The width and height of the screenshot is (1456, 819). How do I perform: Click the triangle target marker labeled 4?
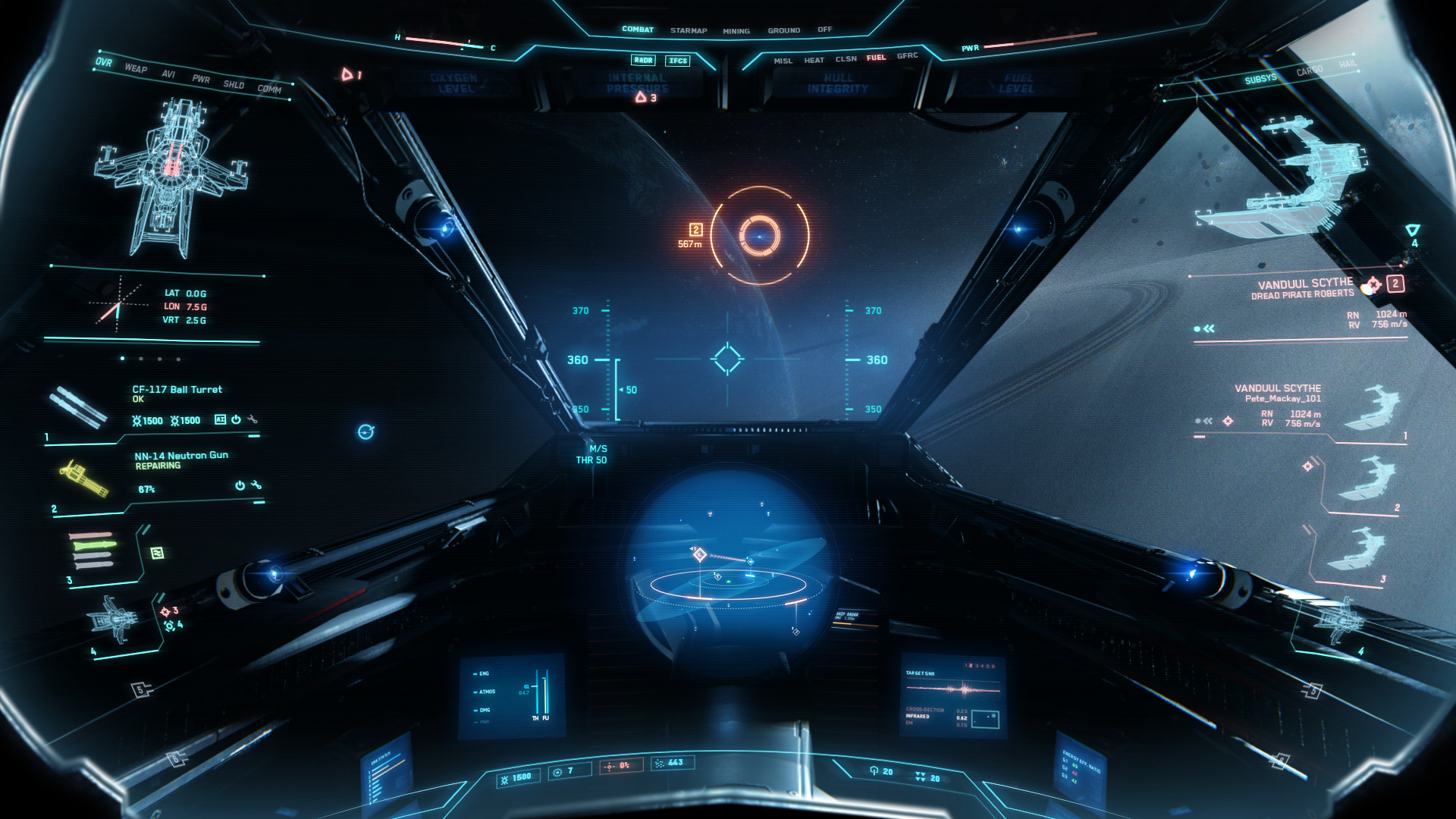(x=1412, y=227)
